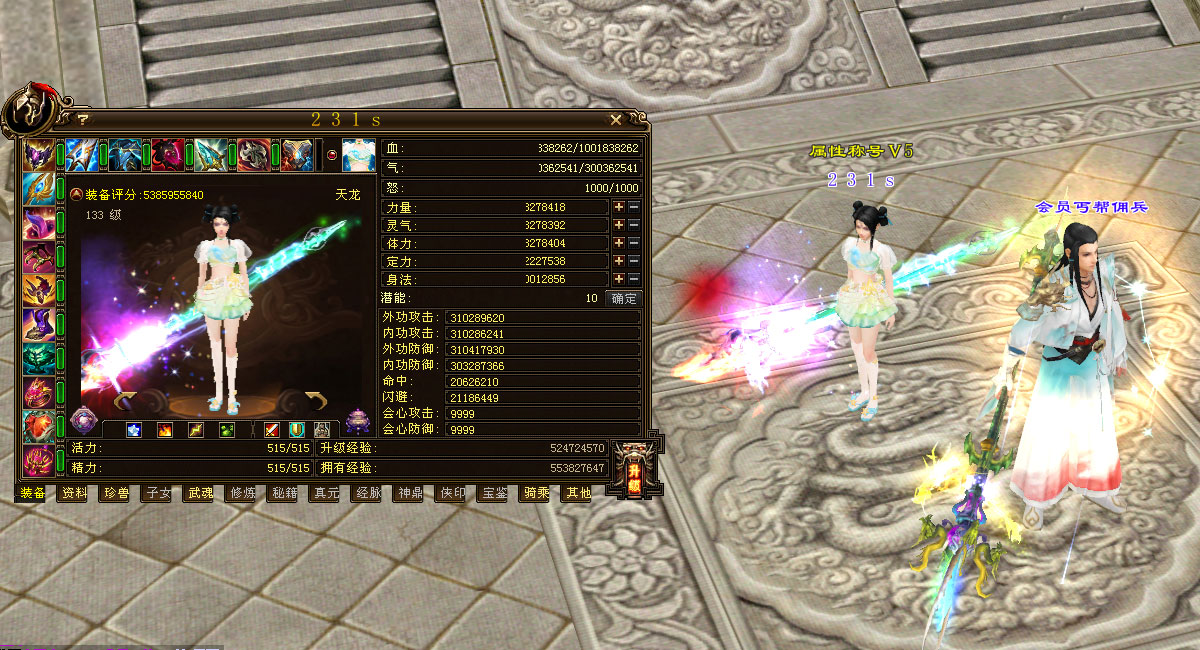Rotate the character model left
This screenshot has width=1200, height=650.
(x=125, y=402)
